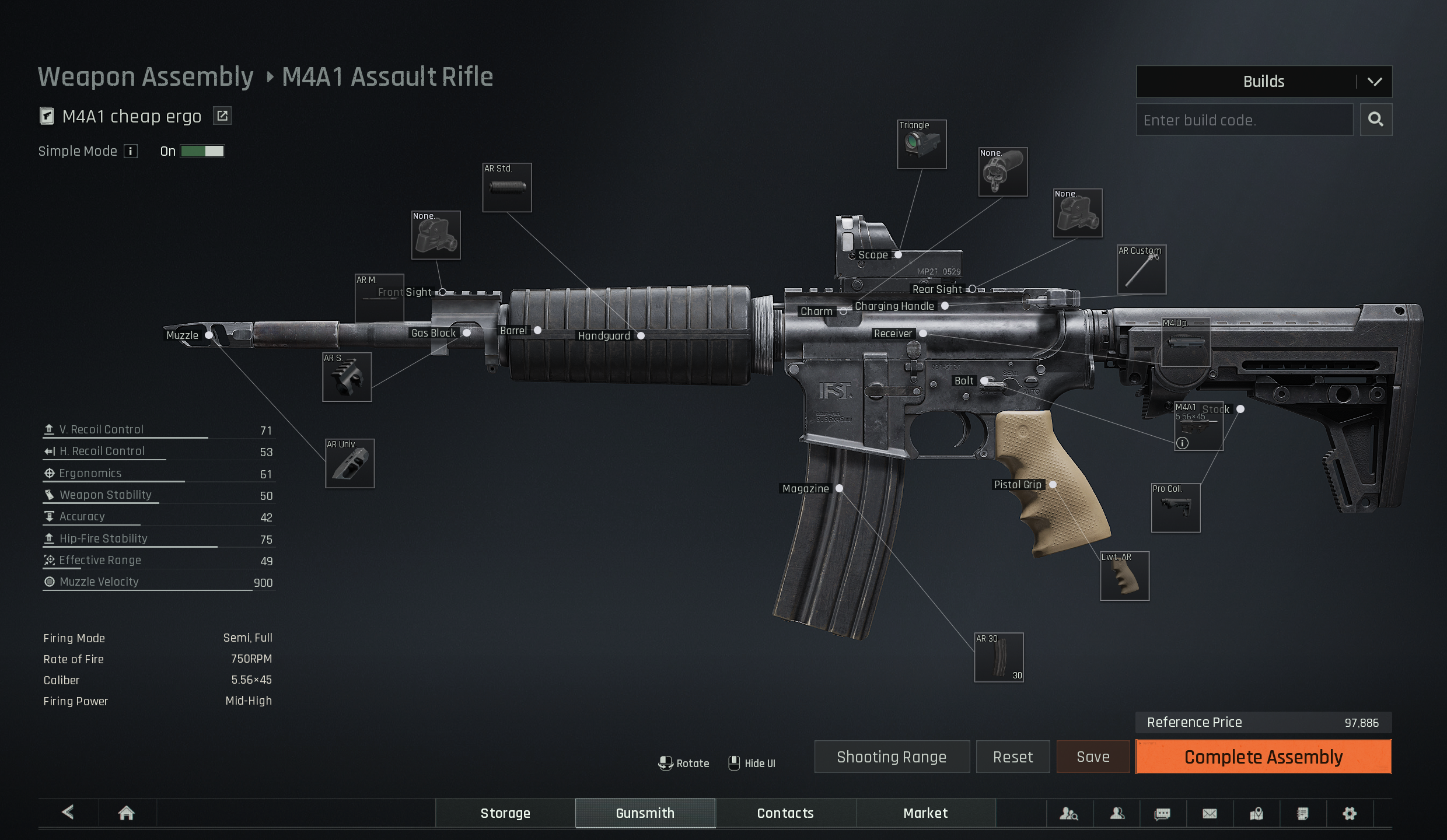This screenshot has width=1447, height=840.
Task: Select the Triangle scope attachment slot
Action: click(x=922, y=145)
